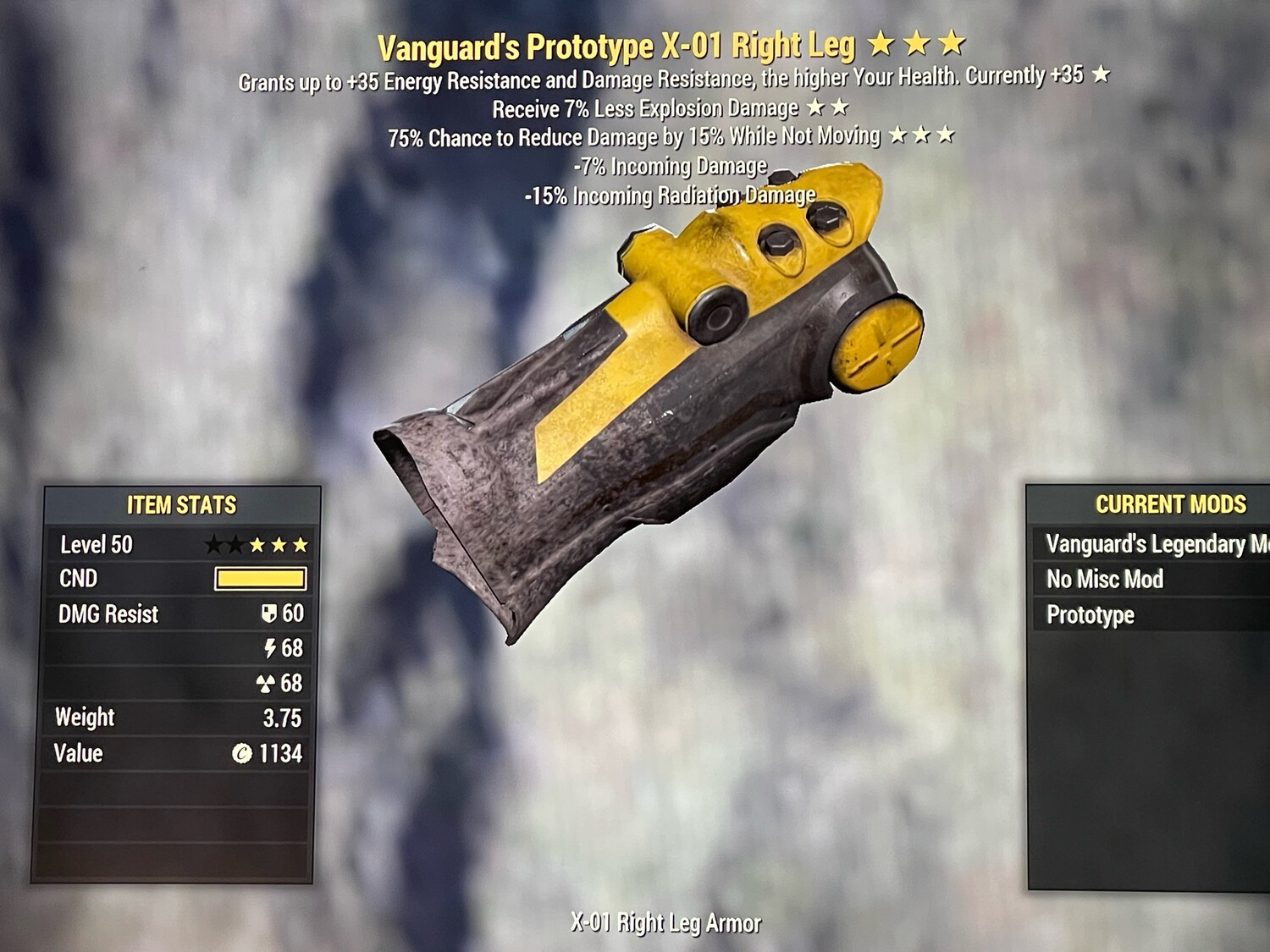Image resolution: width=1270 pixels, height=952 pixels.
Task: Select the third star in the Level 50 row
Action: click(x=257, y=545)
